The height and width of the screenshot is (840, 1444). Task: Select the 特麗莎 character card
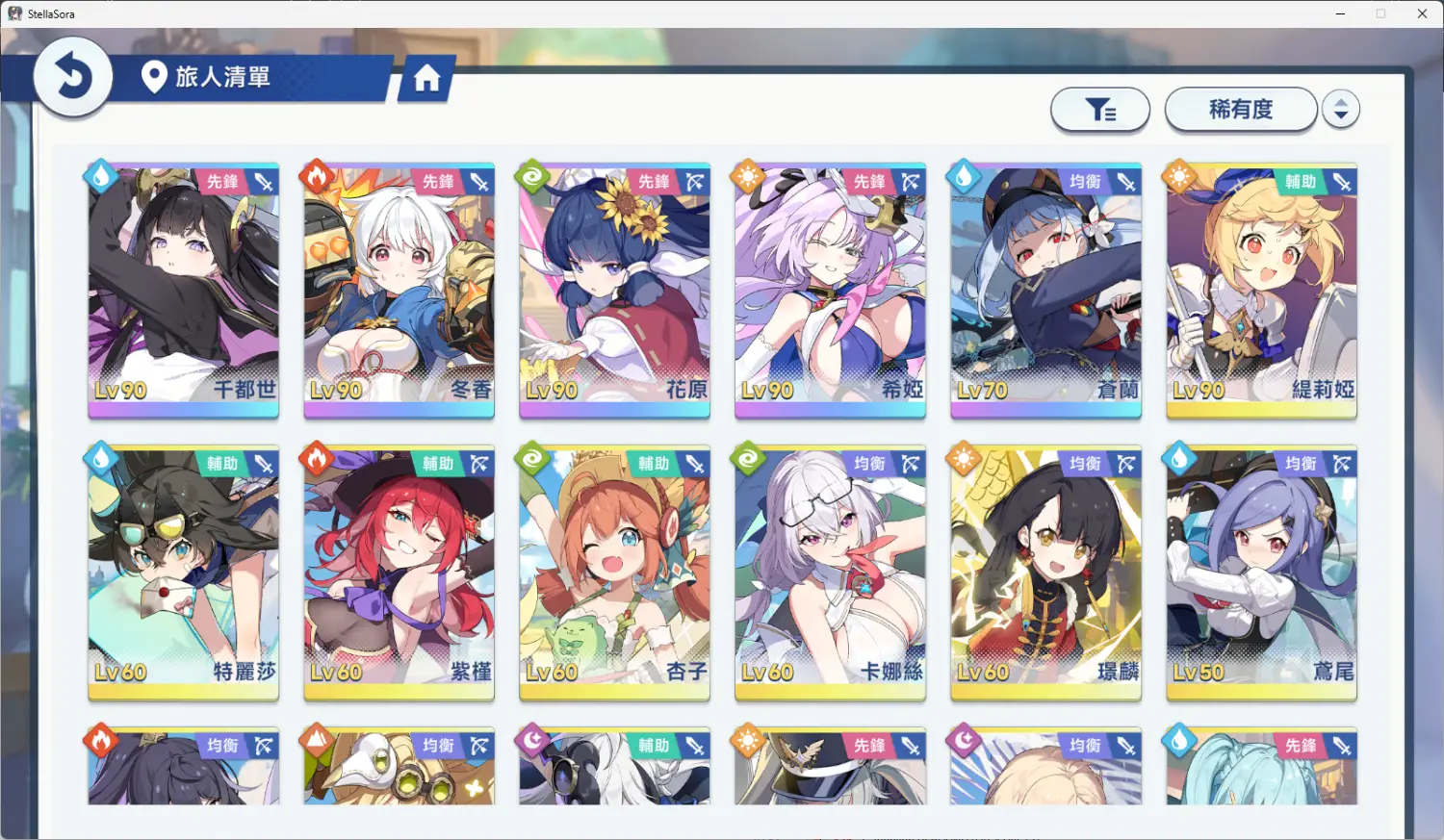click(184, 571)
